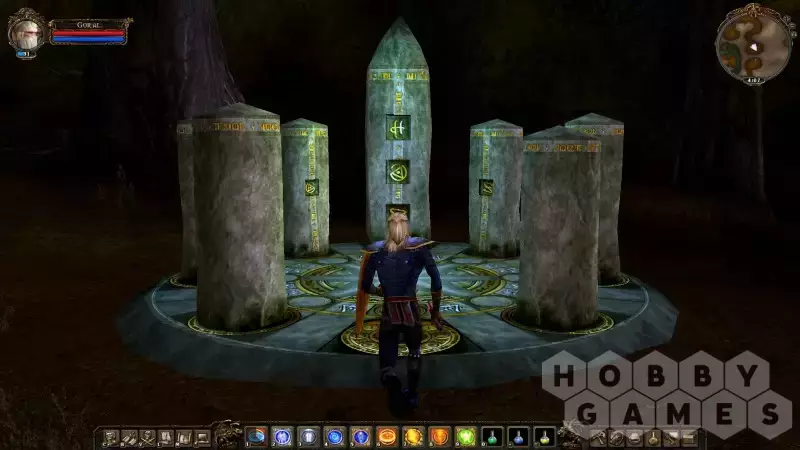Open the circular minimap
Image resolution: width=800 pixels, height=450 pixels.
(754, 43)
